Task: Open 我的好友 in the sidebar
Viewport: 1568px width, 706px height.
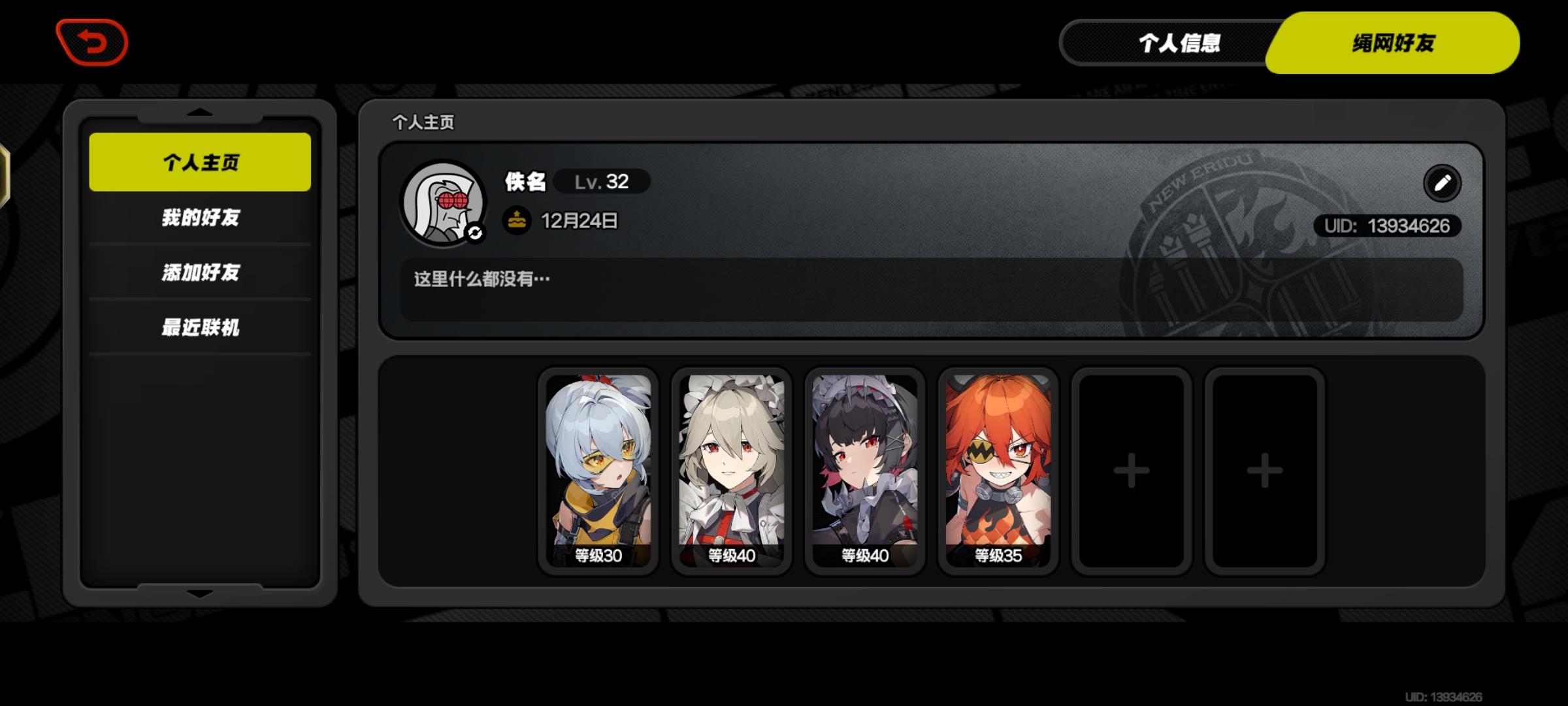Action: [x=199, y=218]
